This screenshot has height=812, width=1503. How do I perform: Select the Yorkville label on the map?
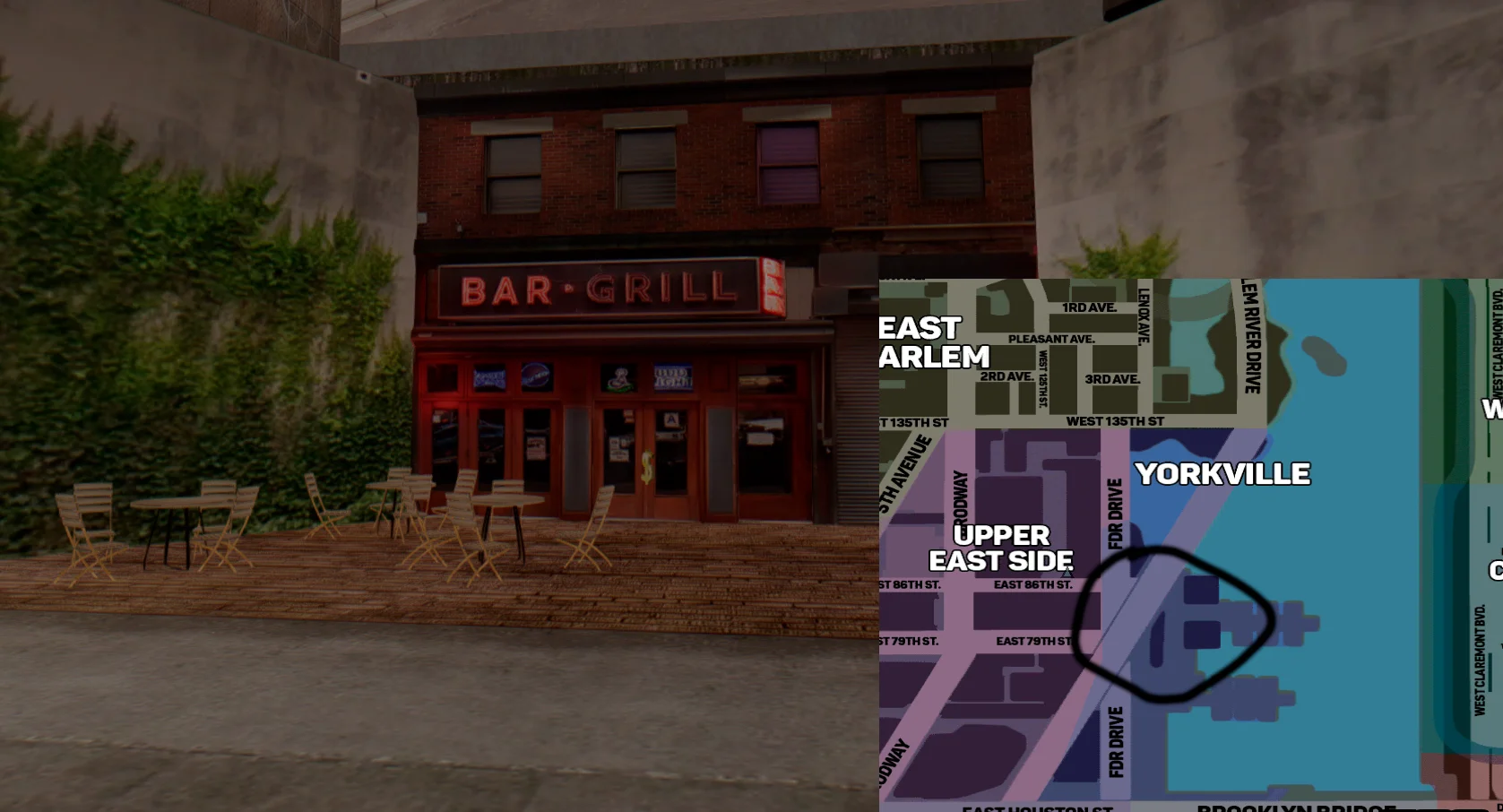coord(1222,474)
